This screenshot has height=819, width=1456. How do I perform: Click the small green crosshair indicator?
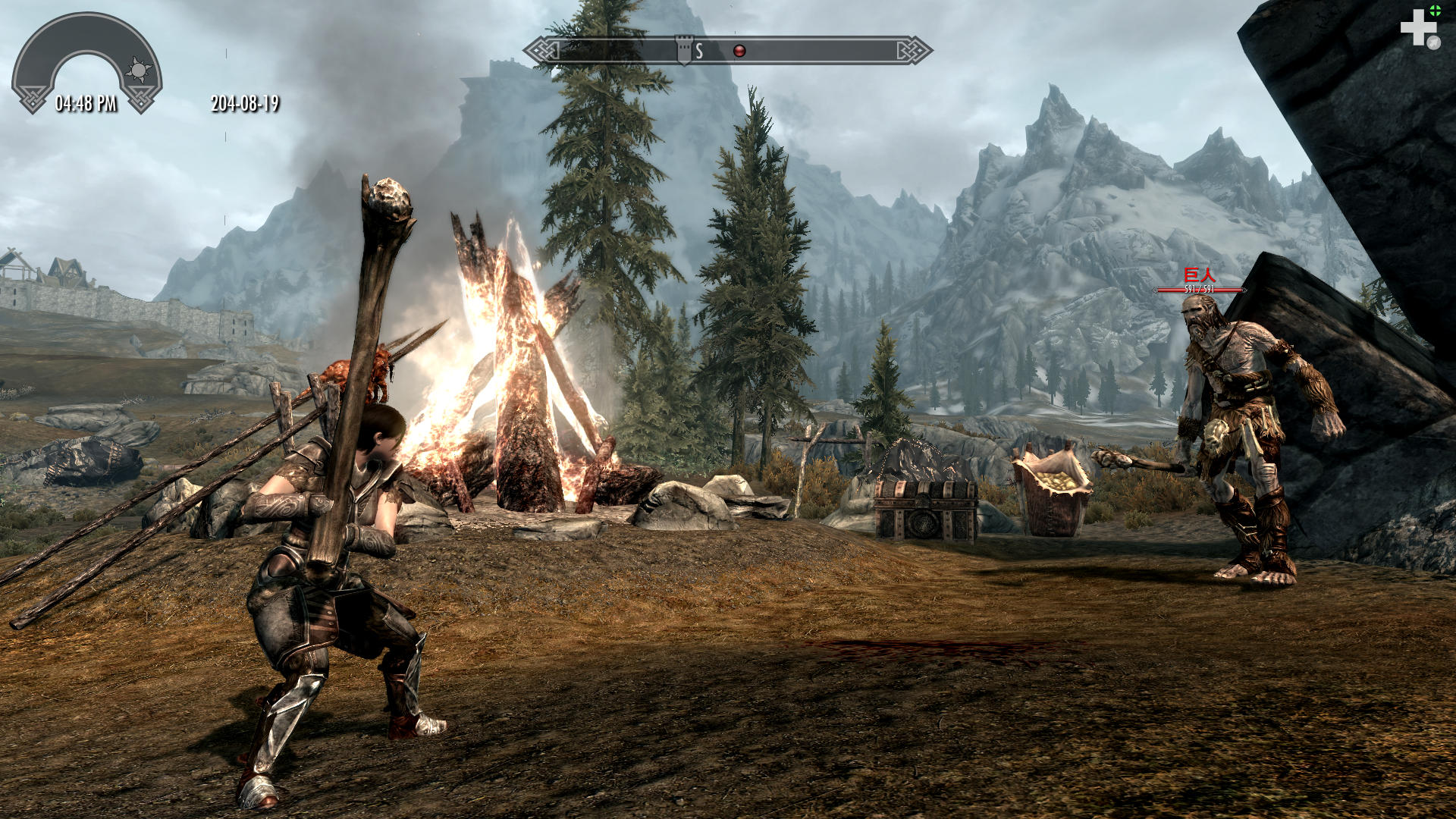[x=1435, y=11]
